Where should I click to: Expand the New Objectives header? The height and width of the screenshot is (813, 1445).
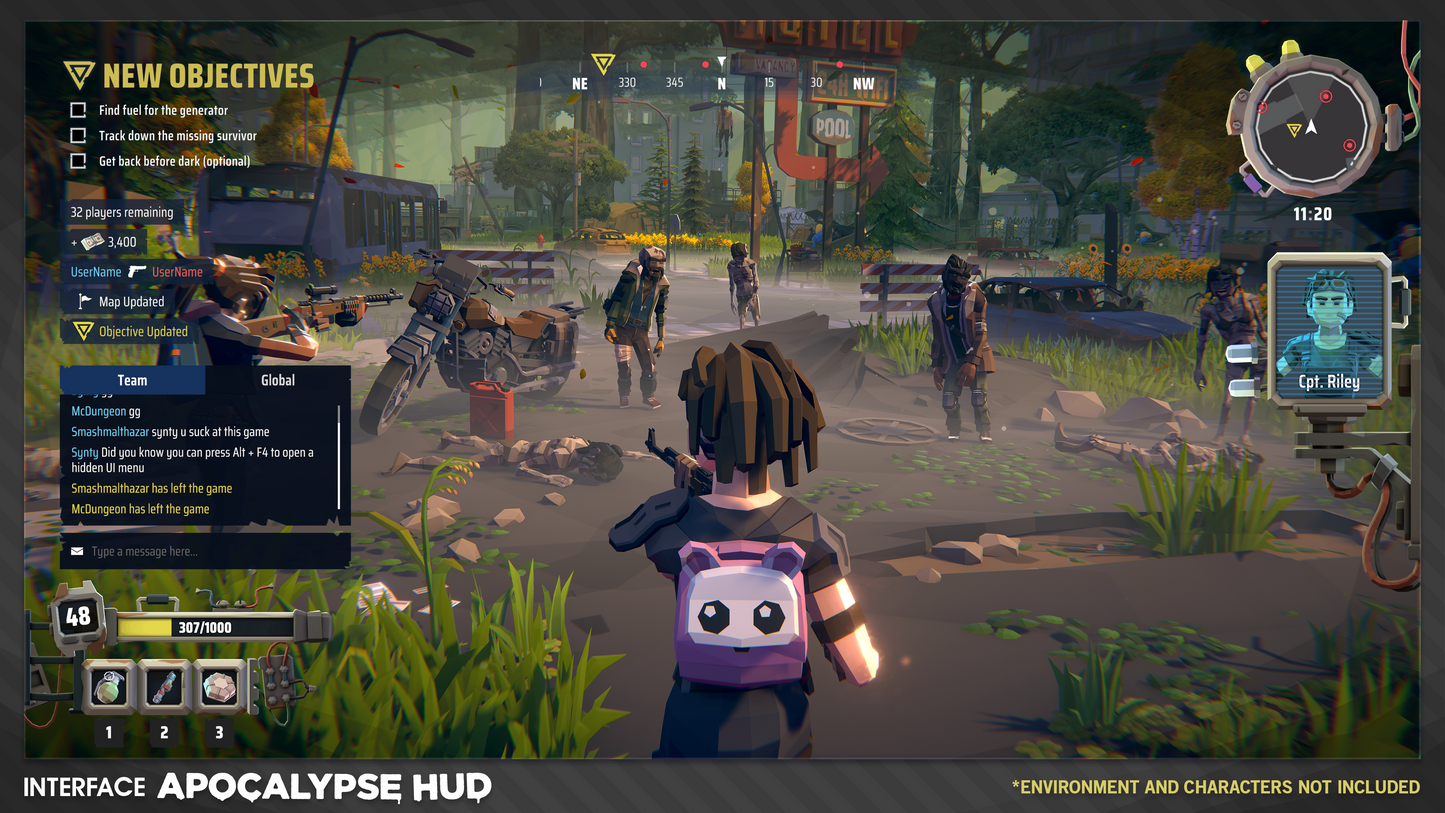[189, 76]
